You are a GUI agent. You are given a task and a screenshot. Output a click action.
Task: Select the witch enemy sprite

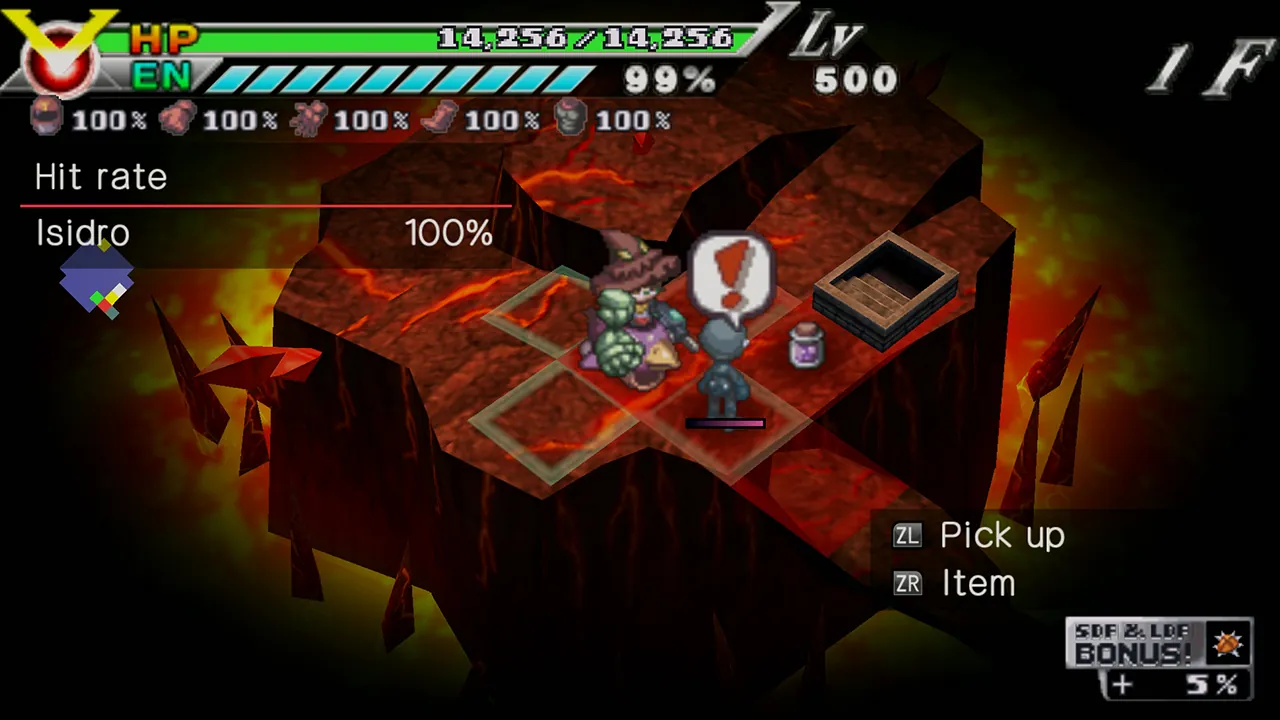tap(637, 320)
